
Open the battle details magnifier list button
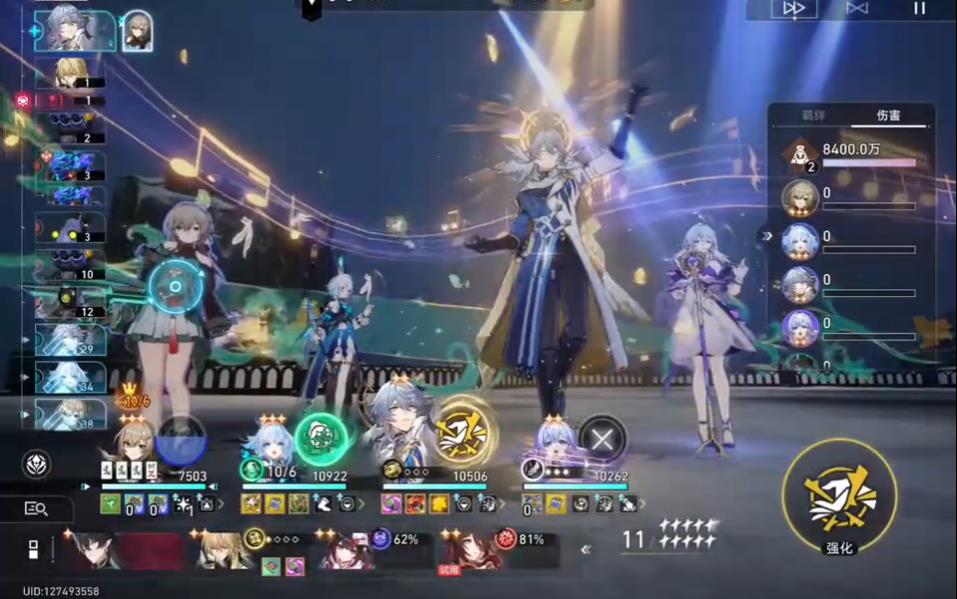coord(36,508)
